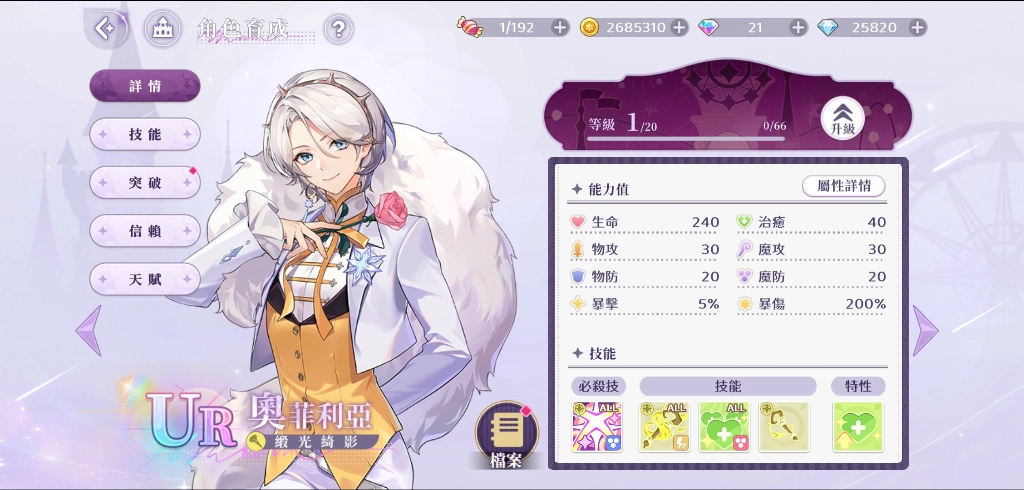Inspect the 必殺技 ultimate skill icon
Viewport: 1024px width, 490px height.
597,427
